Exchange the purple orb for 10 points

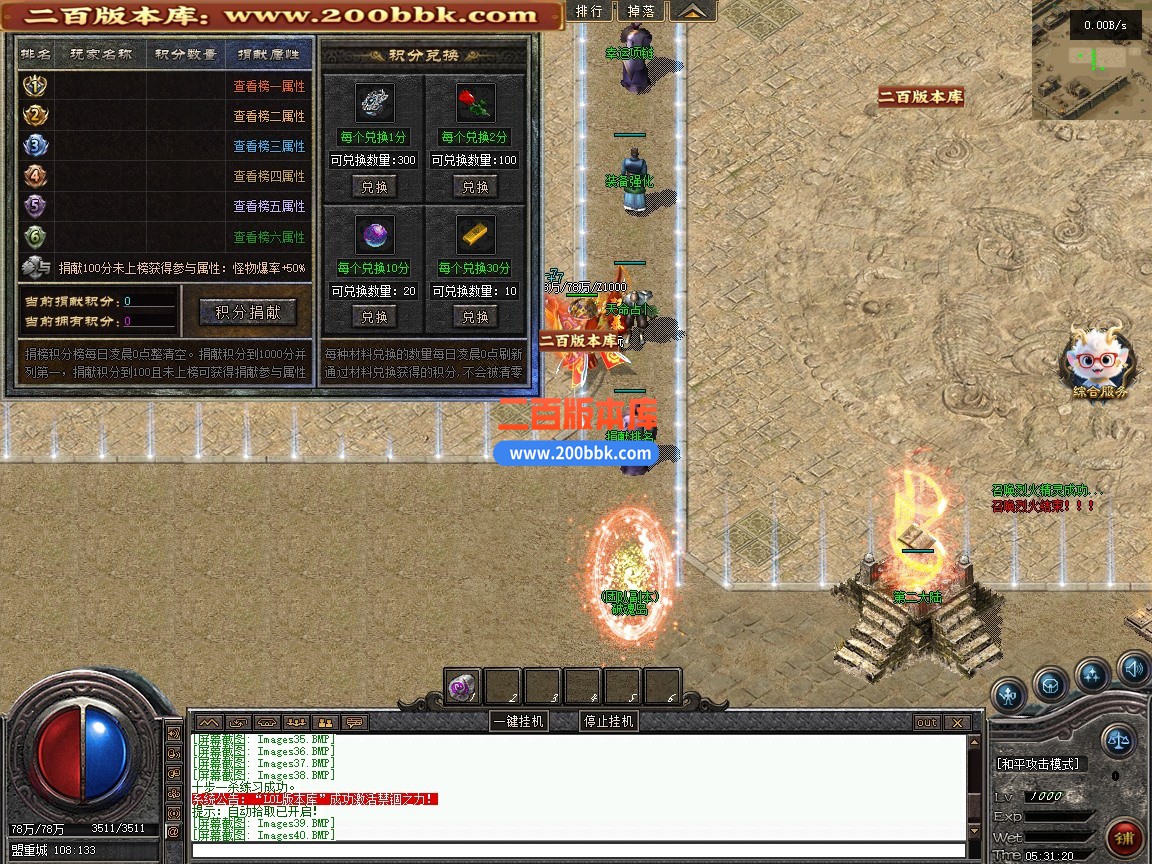[374, 317]
